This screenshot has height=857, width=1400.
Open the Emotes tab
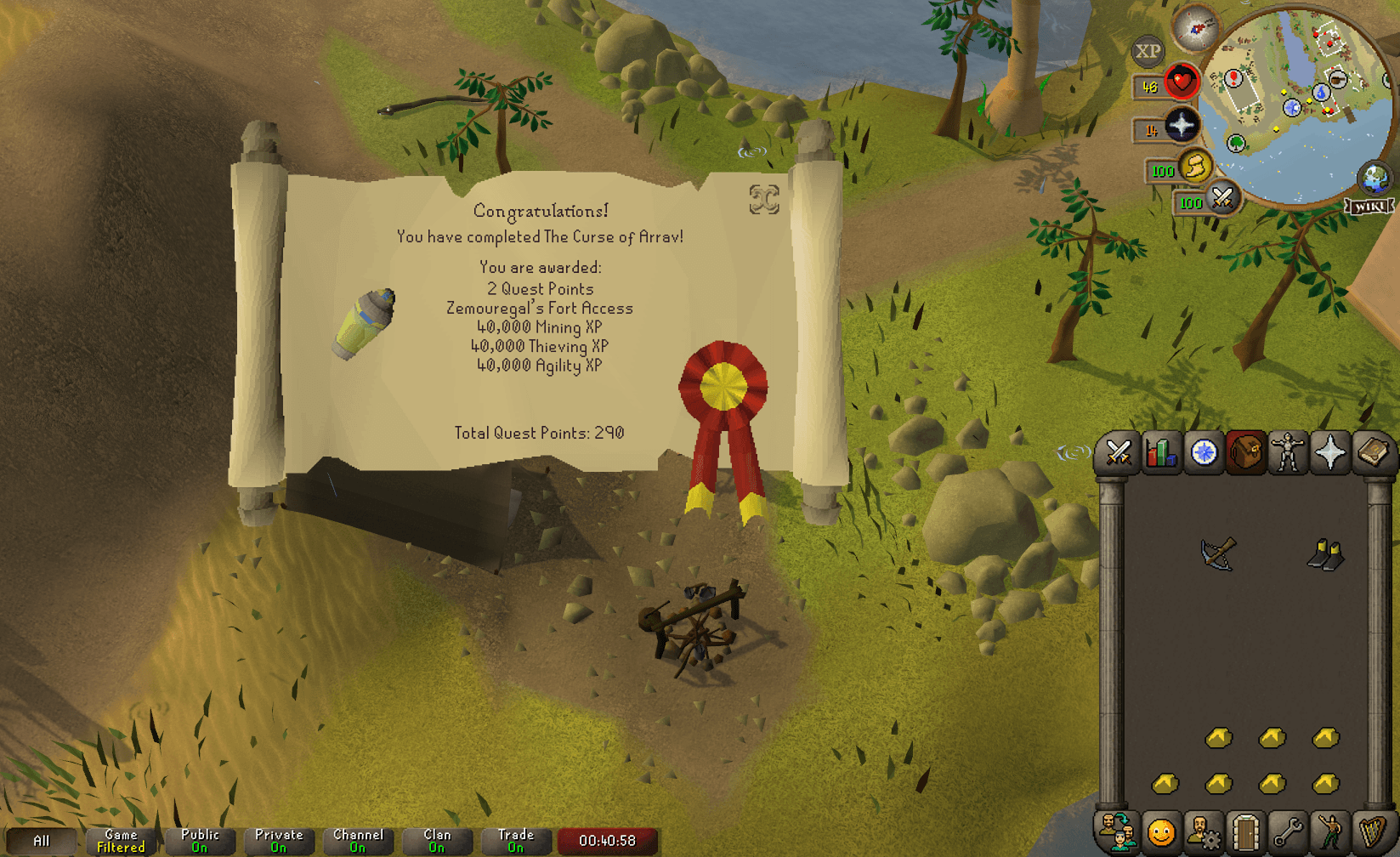(x=1330, y=831)
